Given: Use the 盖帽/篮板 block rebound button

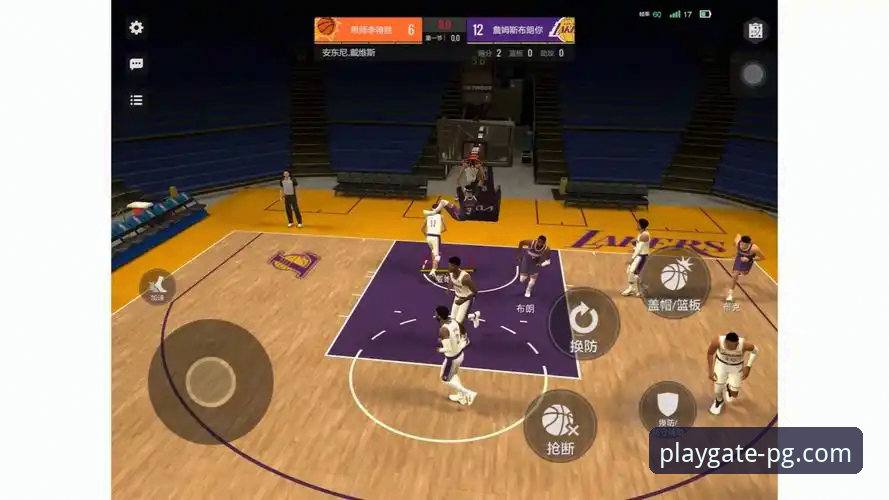Looking at the screenshot, I should point(675,280).
